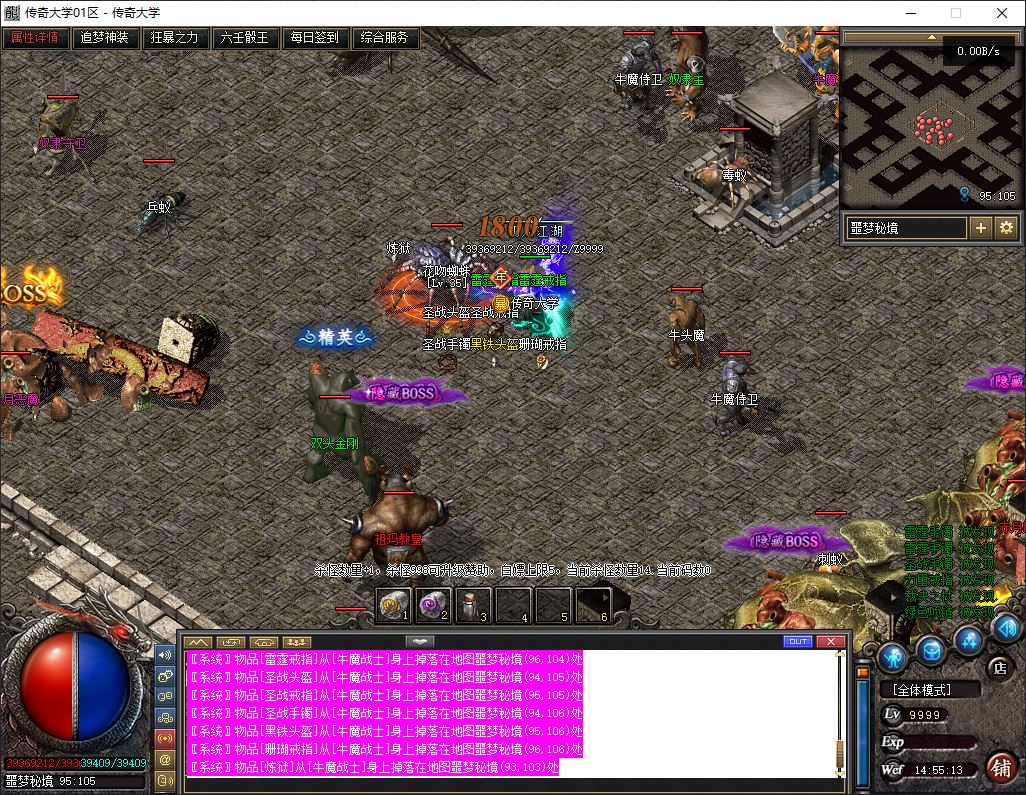The width and height of the screenshot is (1026, 795).
Task: Close the chat panel with red X
Action: (x=830, y=641)
